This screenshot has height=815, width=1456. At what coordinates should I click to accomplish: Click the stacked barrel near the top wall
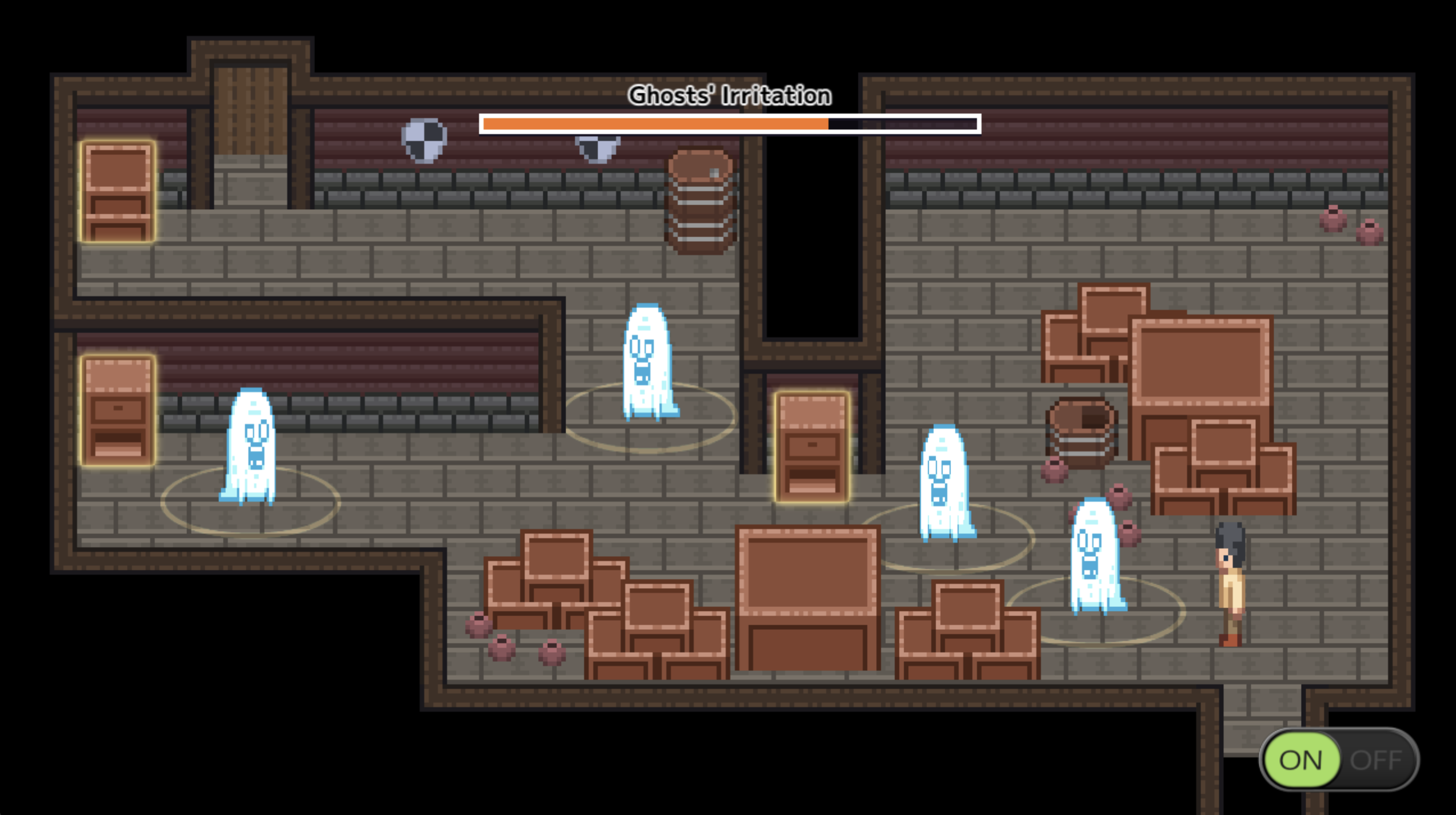coord(700,203)
